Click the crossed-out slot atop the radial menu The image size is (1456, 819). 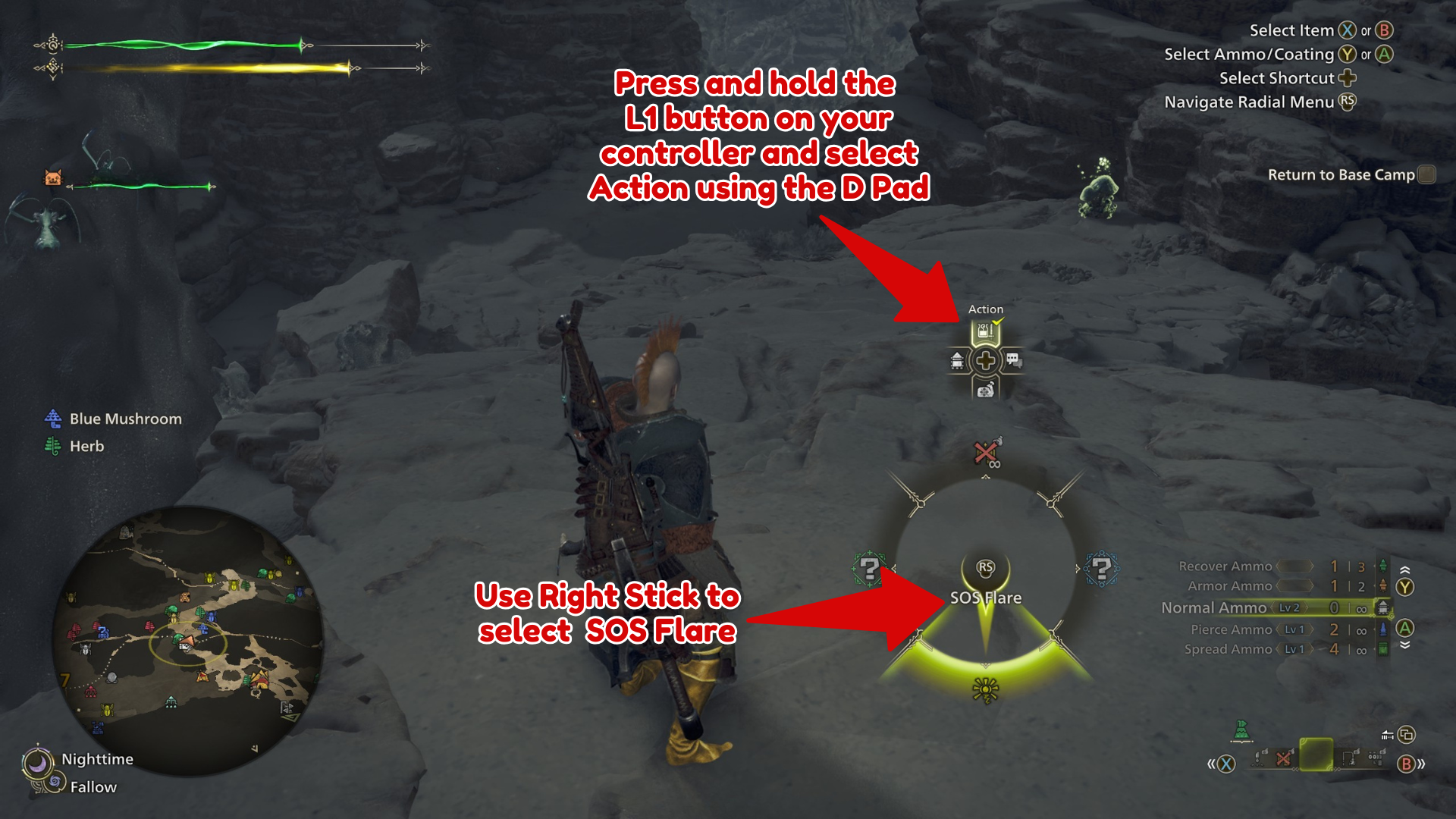click(984, 453)
